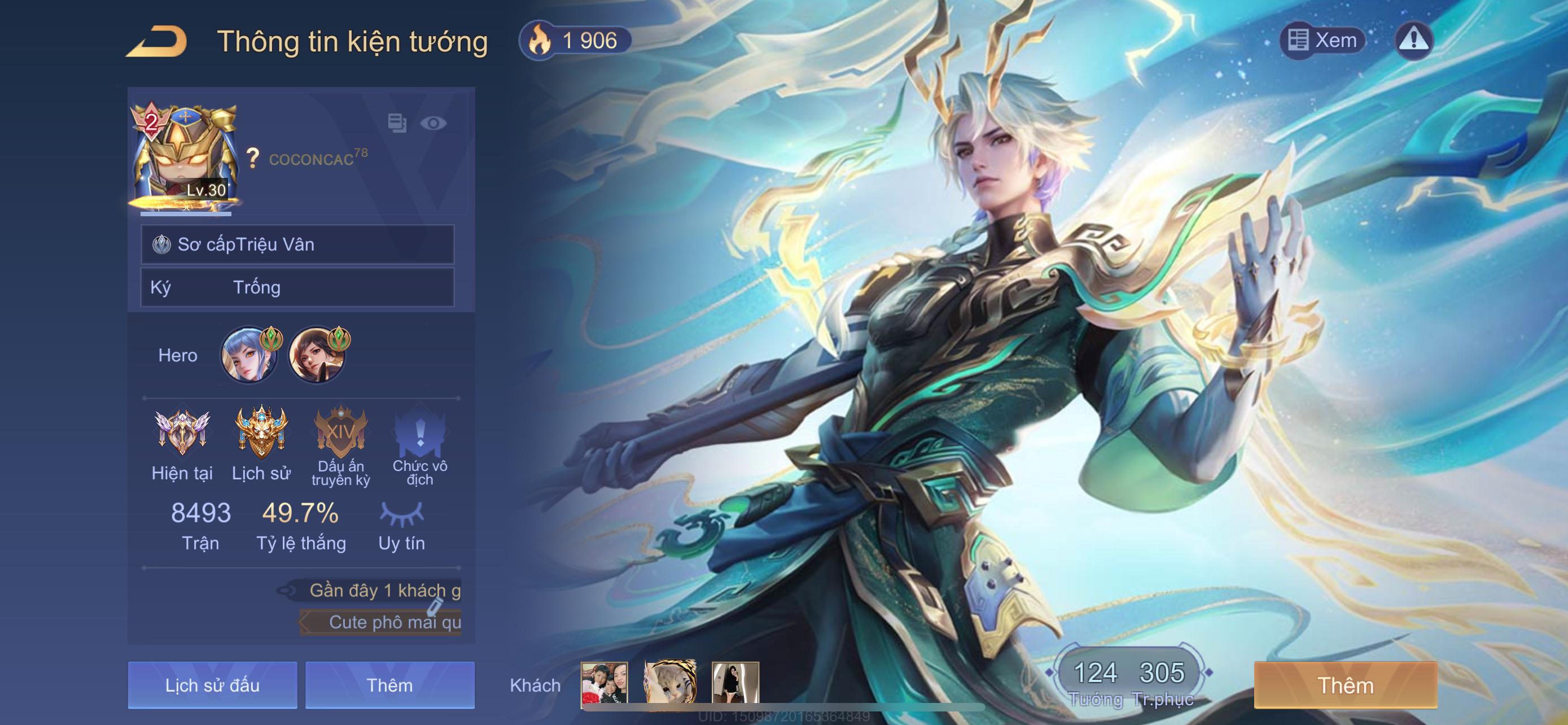Image resolution: width=1568 pixels, height=725 pixels.
Task: Go back with the golden arrow button
Action: click(157, 41)
